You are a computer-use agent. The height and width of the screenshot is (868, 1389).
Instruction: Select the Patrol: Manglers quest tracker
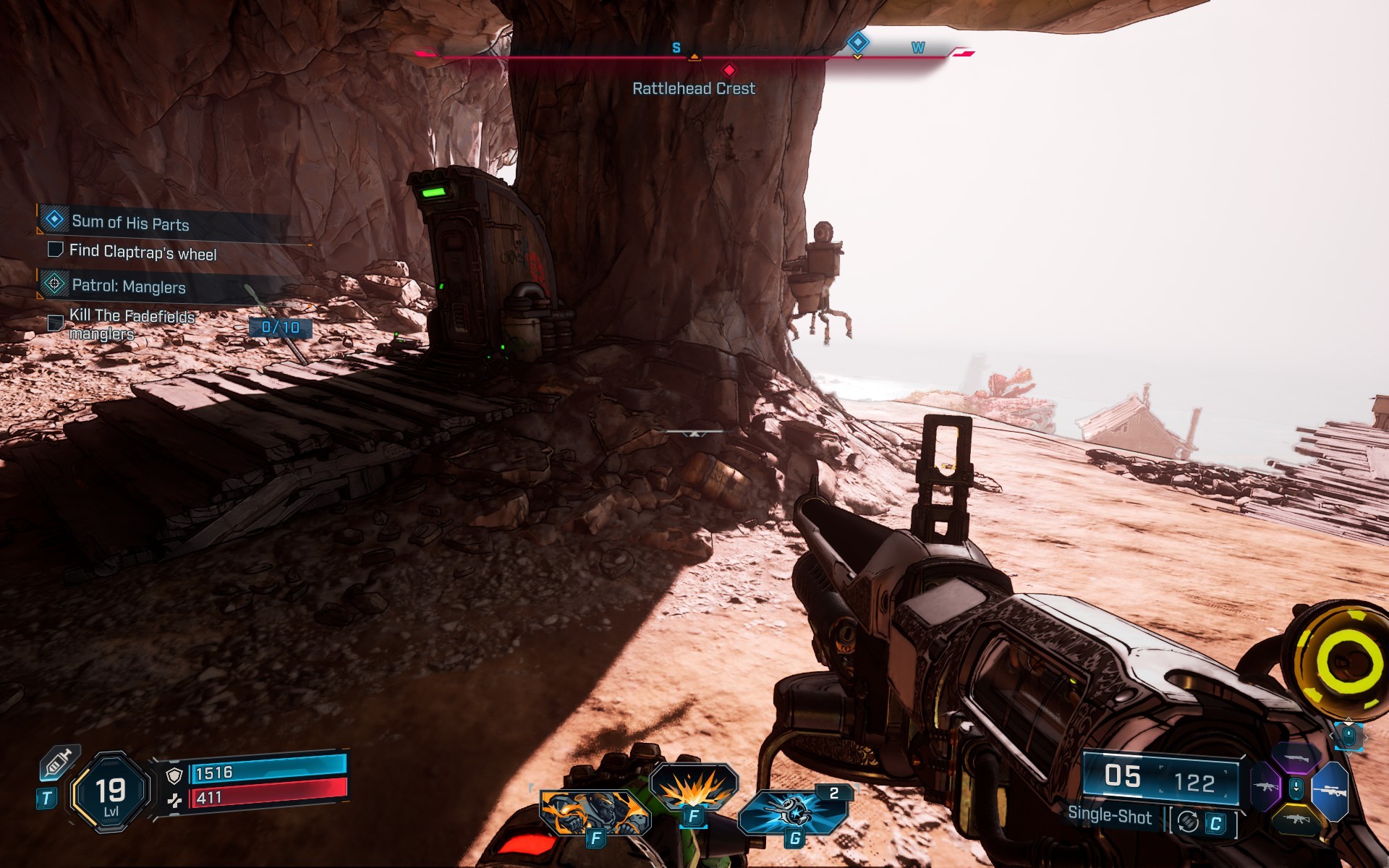(x=129, y=286)
